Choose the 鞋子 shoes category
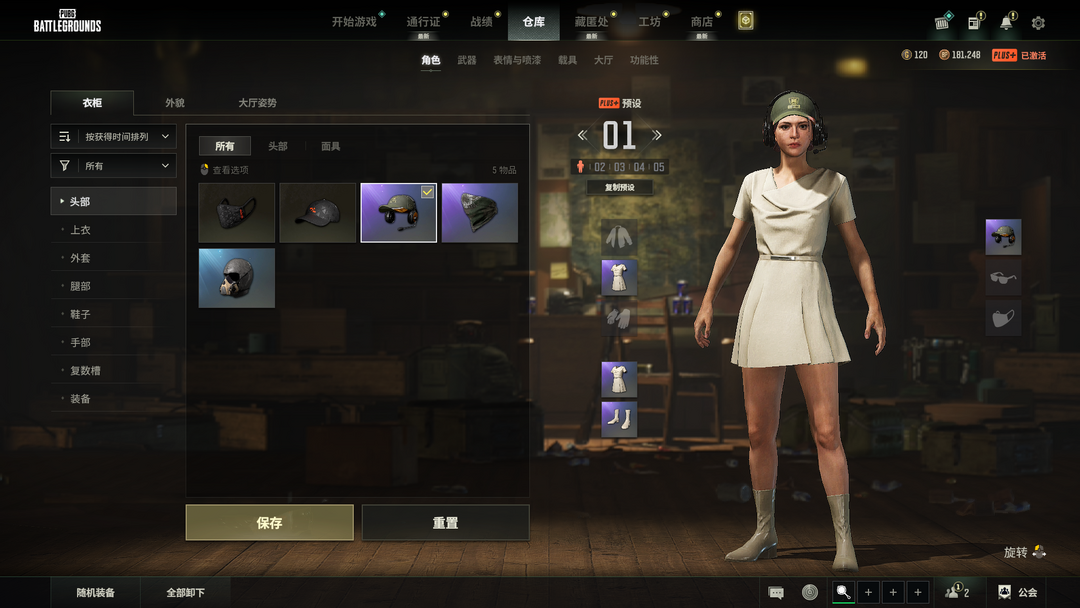The width and height of the screenshot is (1080, 608). pos(80,314)
